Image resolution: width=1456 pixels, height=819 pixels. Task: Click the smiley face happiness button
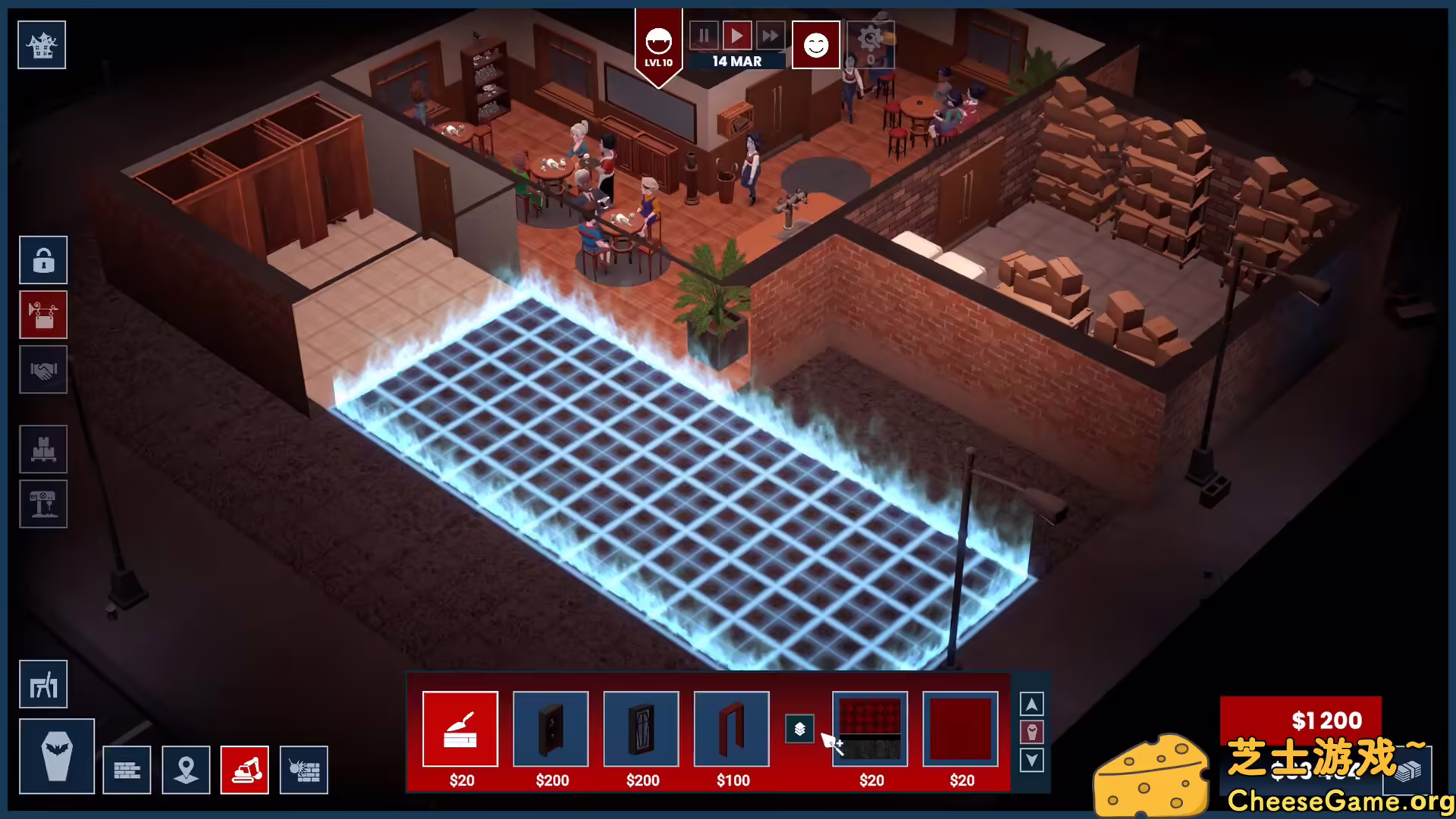click(x=815, y=45)
